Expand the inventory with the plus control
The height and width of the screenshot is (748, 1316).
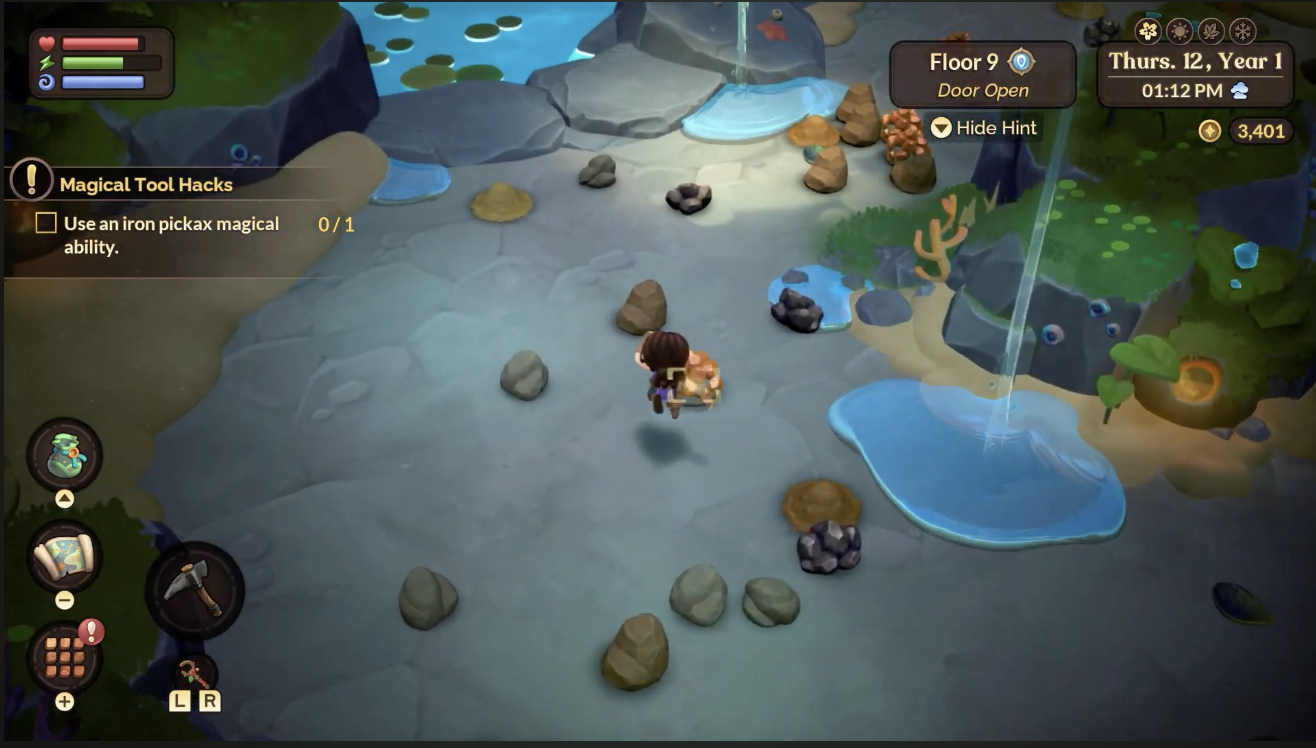63,699
